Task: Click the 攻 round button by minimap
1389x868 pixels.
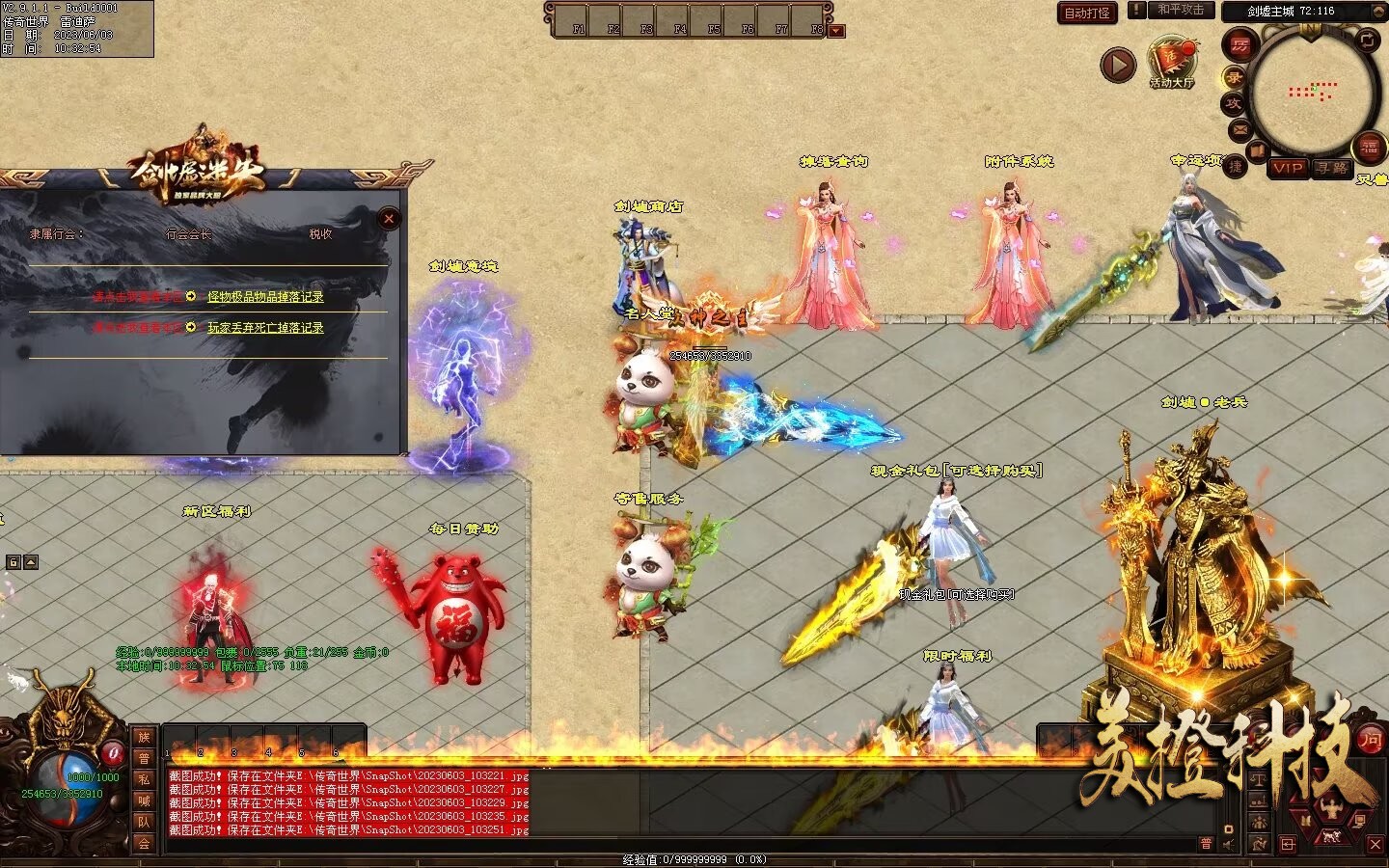Action: [x=1234, y=103]
